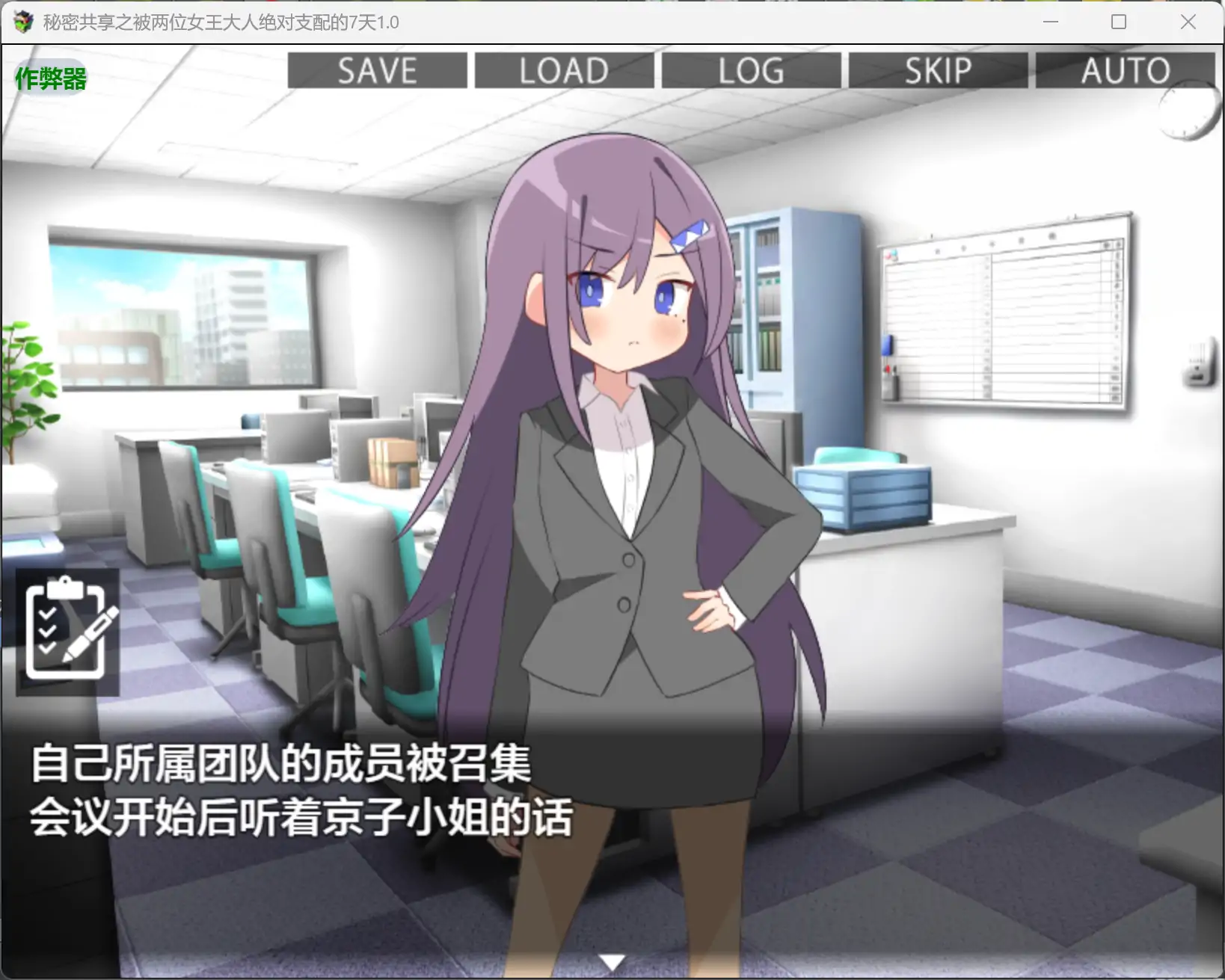The height and width of the screenshot is (980, 1225).
Task: Click the wall clock in the scene
Action: [1188, 112]
